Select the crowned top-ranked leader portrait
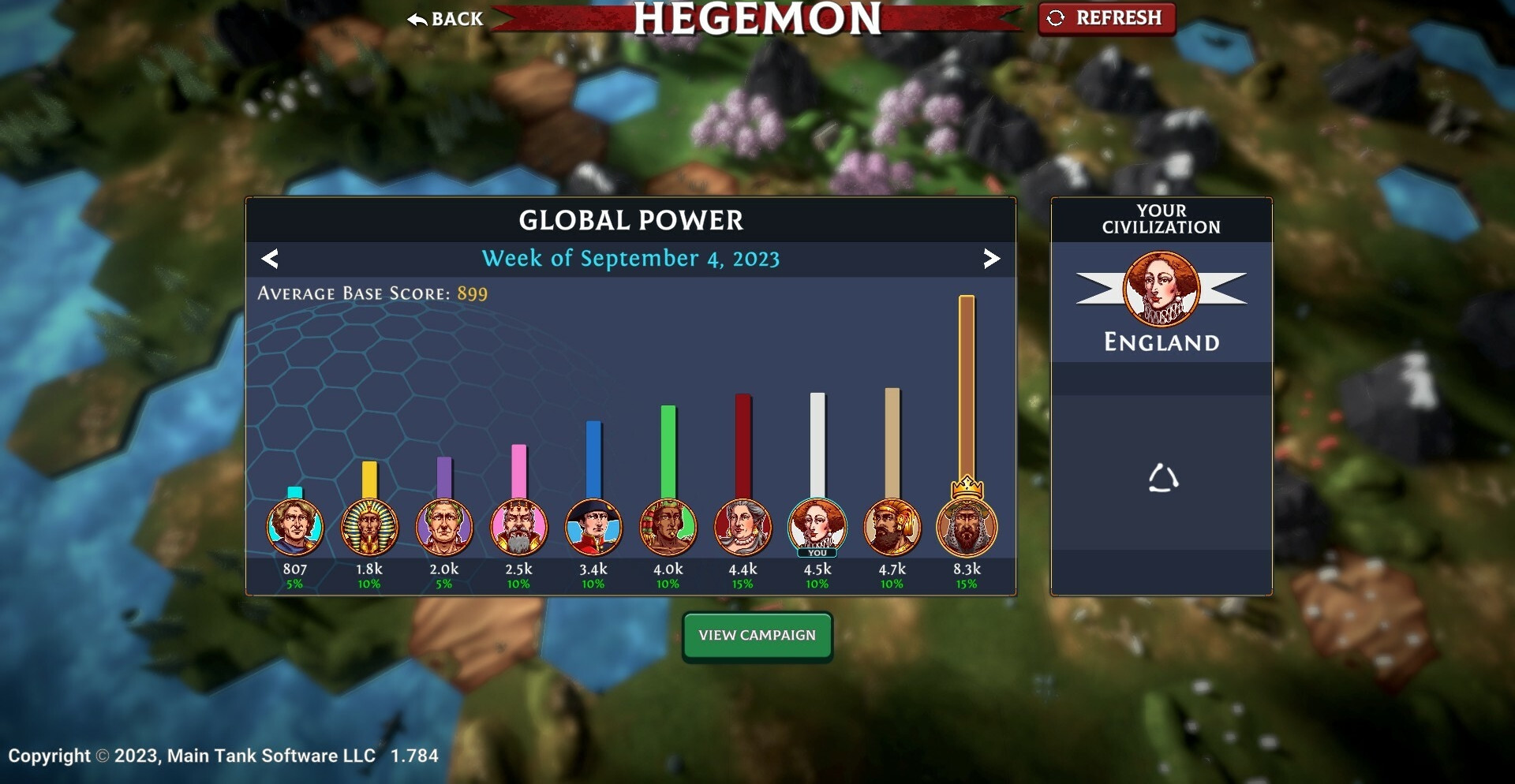The height and width of the screenshot is (784, 1515). pos(967,527)
